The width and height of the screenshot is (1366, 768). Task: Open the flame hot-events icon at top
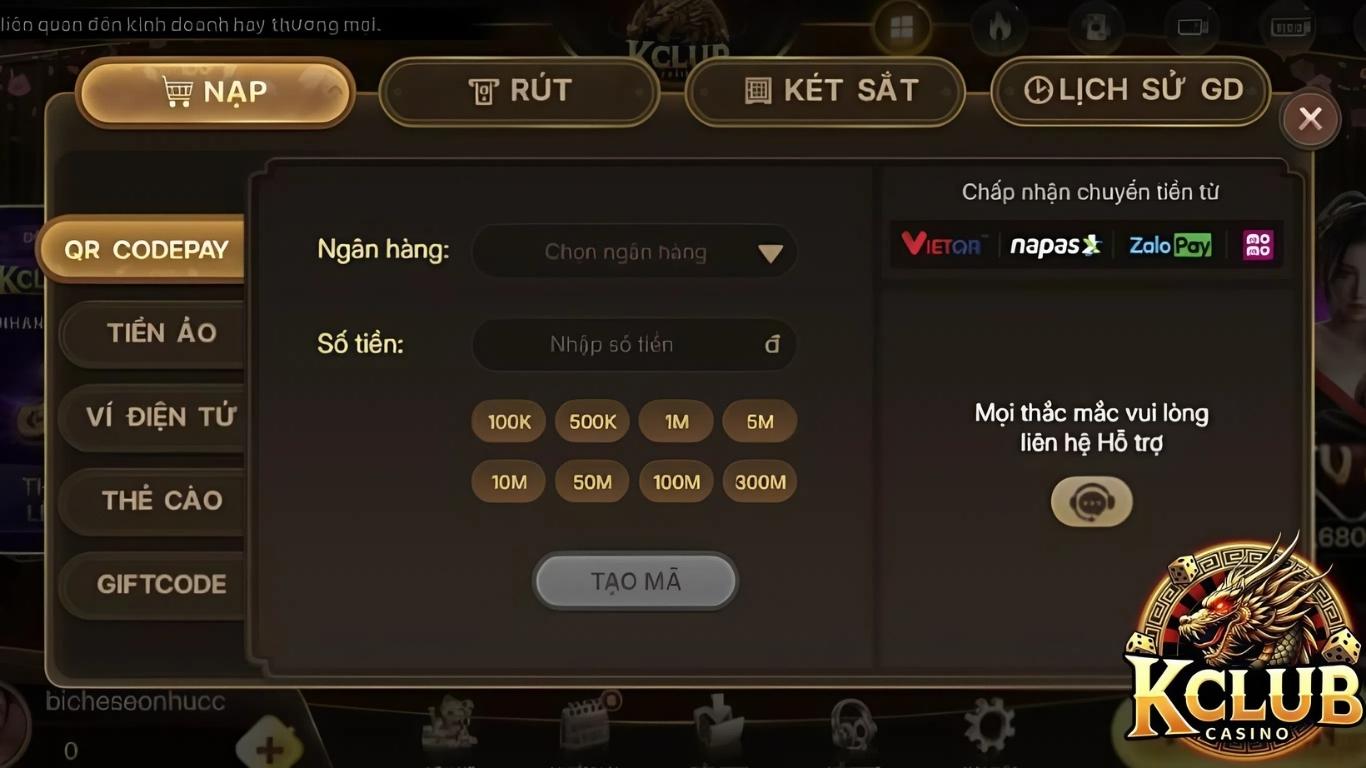tap(998, 27)
